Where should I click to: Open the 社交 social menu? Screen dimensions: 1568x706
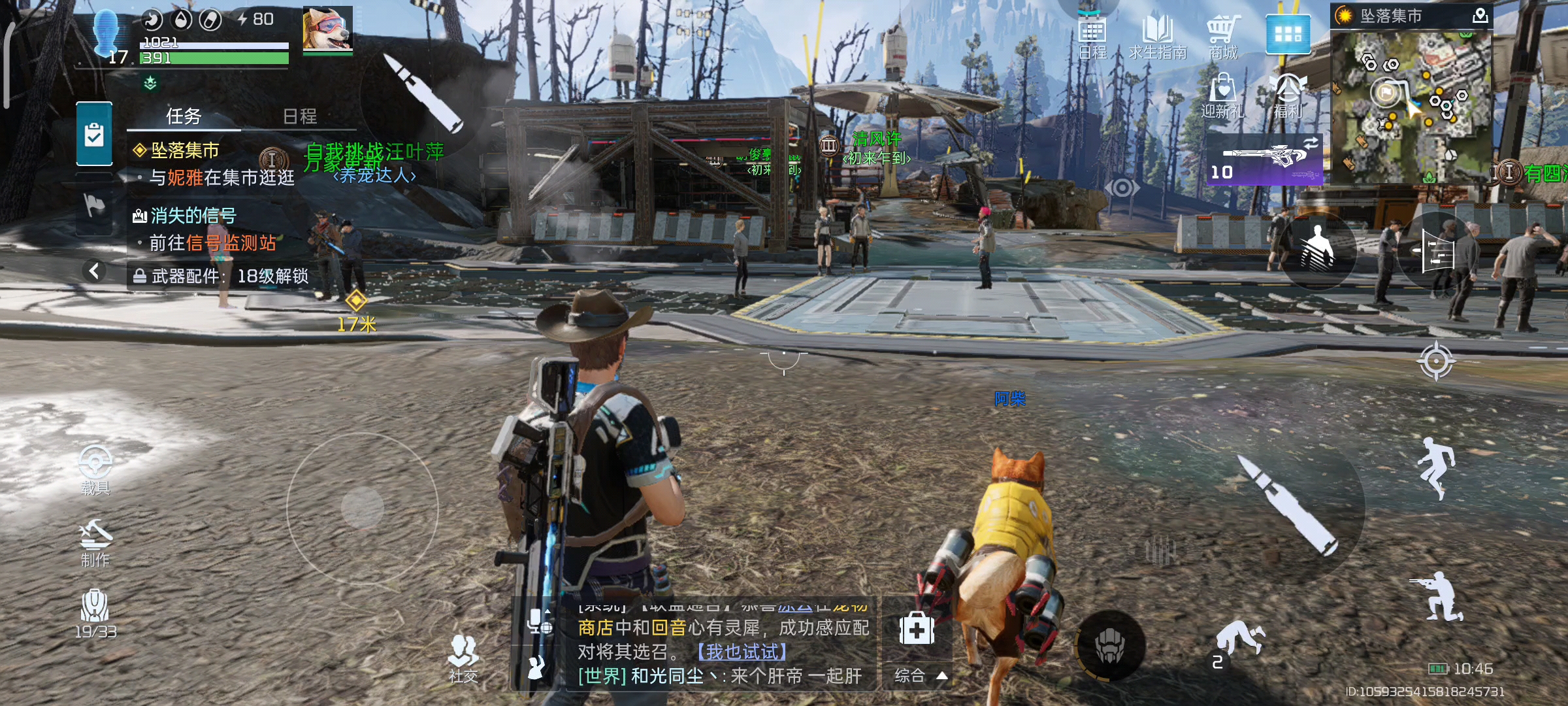tap(463, 658)
